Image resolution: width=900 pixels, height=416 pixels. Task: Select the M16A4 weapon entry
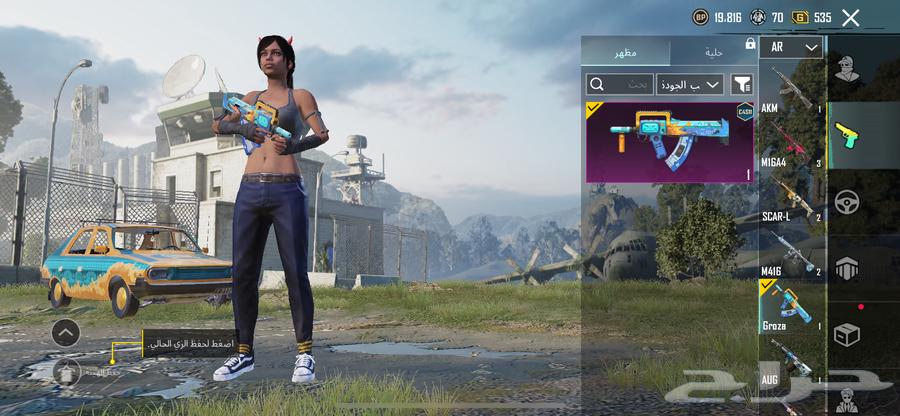791,143
